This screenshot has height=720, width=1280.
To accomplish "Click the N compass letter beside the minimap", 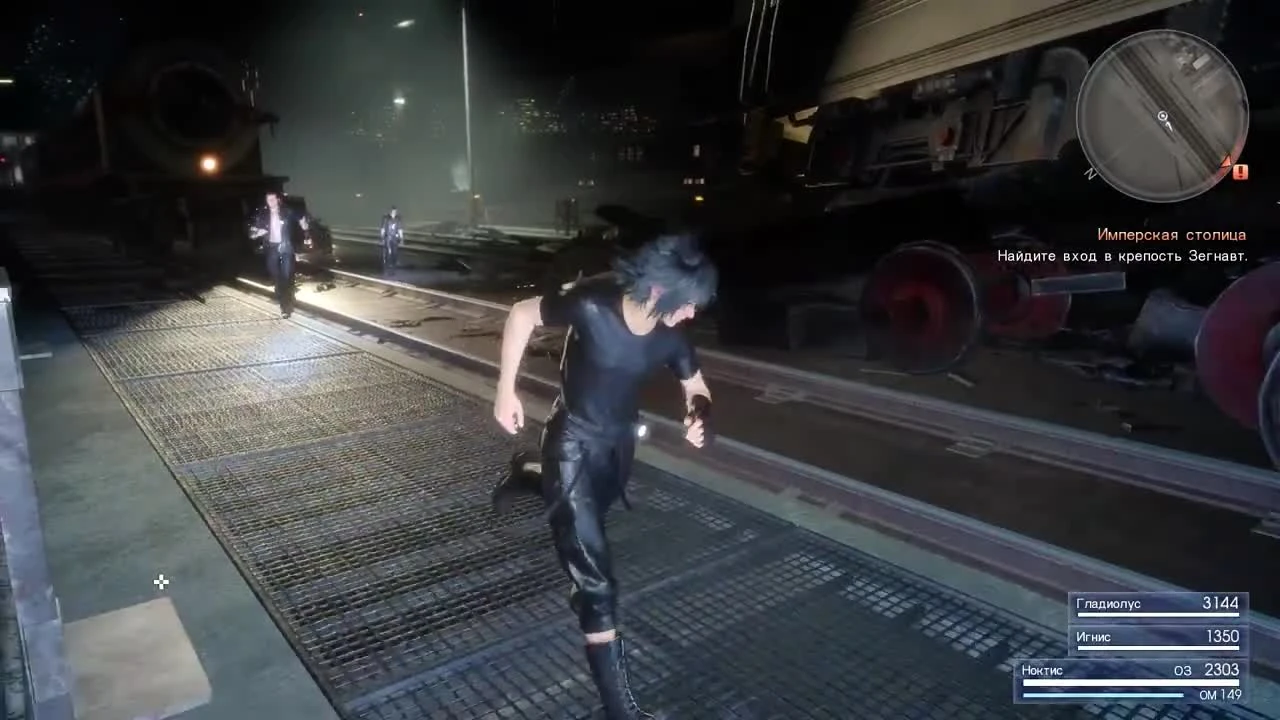I will pos(1090,172).
